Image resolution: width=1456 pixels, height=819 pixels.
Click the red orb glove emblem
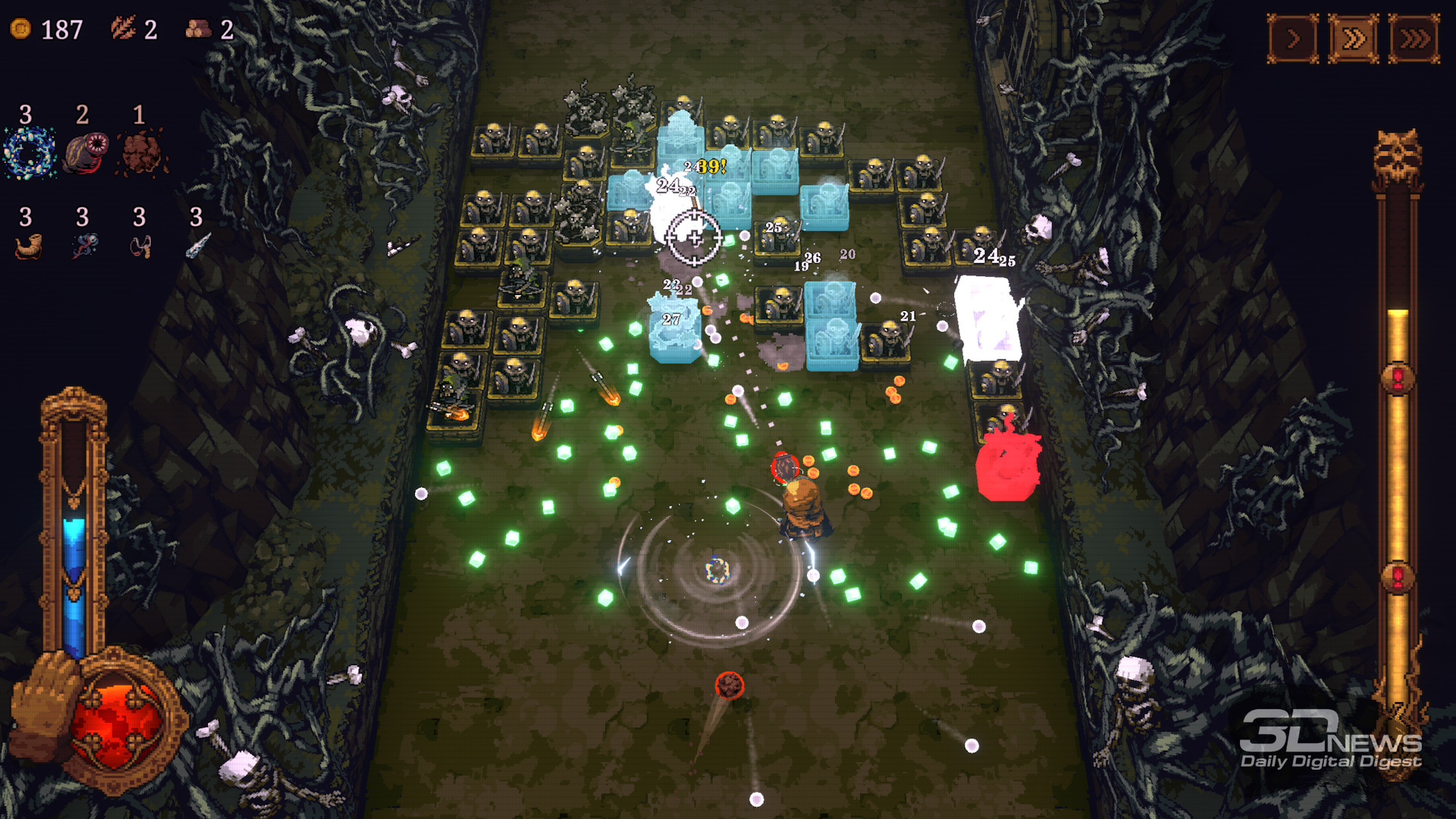[x=114, y=720]
